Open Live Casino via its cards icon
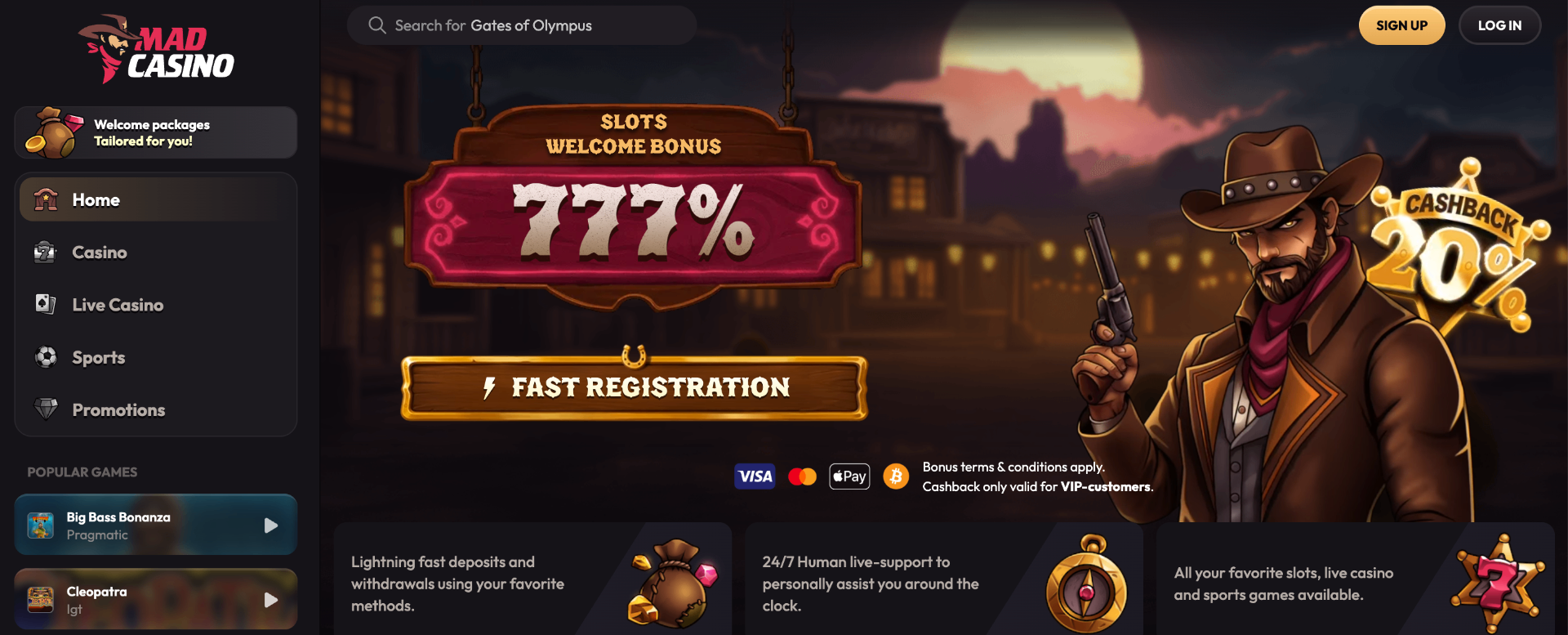 (45, 304)
